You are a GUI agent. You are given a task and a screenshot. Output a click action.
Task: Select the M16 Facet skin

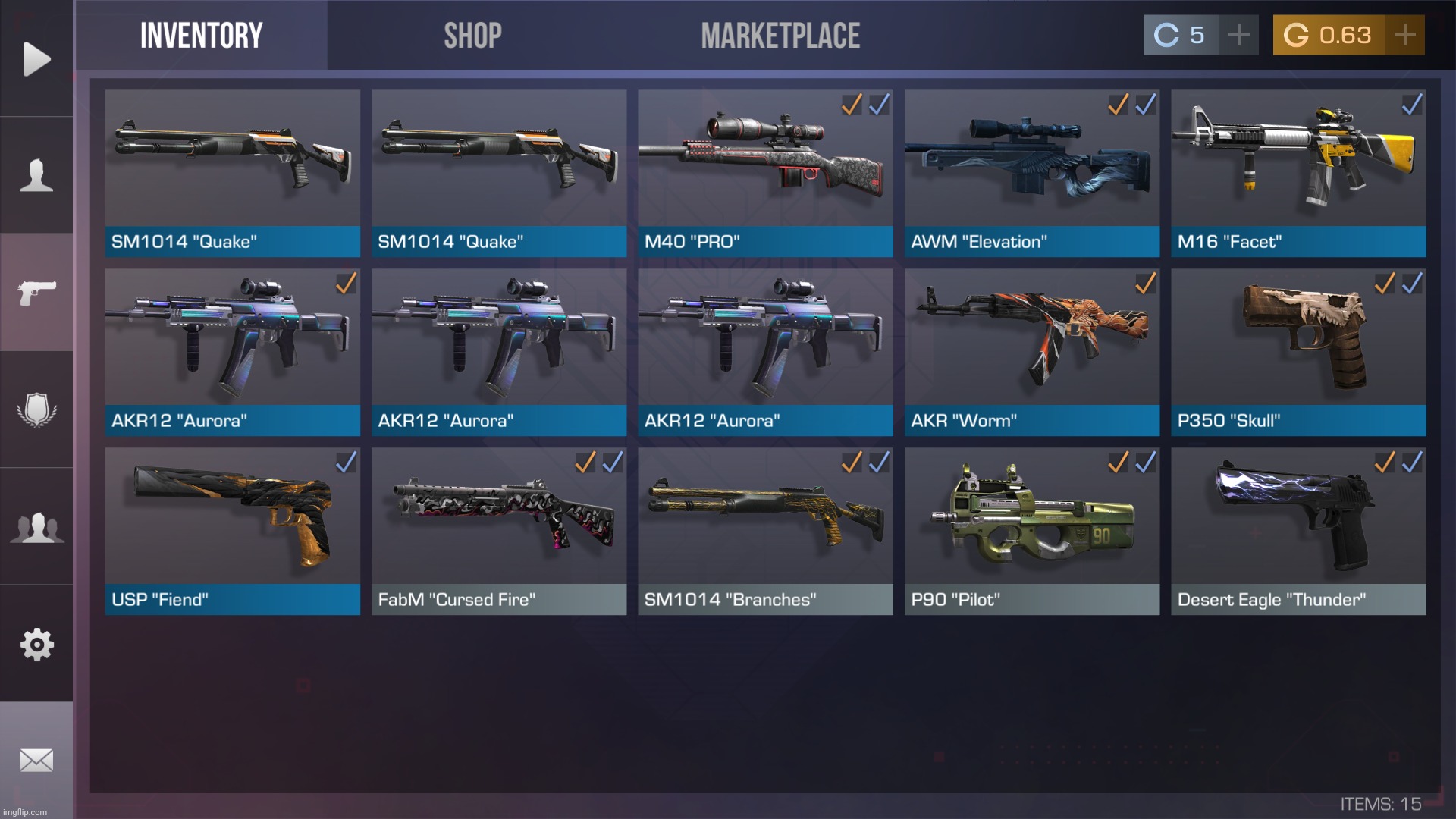pyautogui.click(x=1298, y=167)
